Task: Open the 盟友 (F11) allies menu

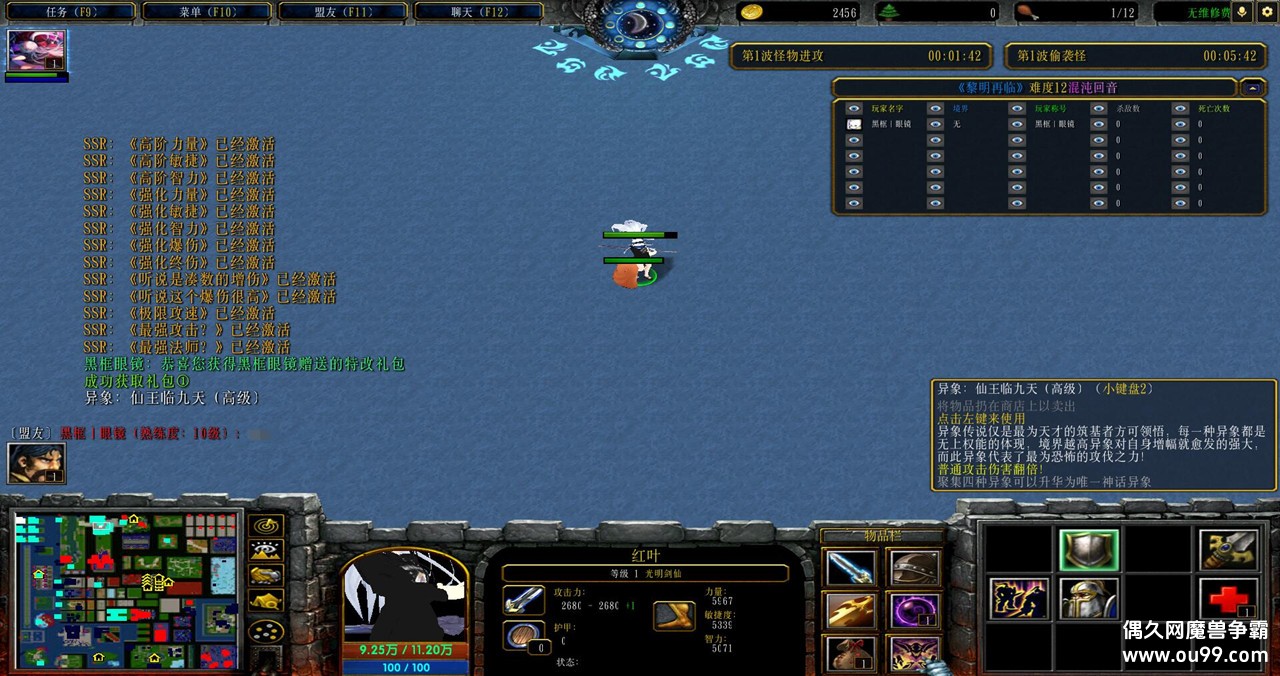Action: click(343, 12)
